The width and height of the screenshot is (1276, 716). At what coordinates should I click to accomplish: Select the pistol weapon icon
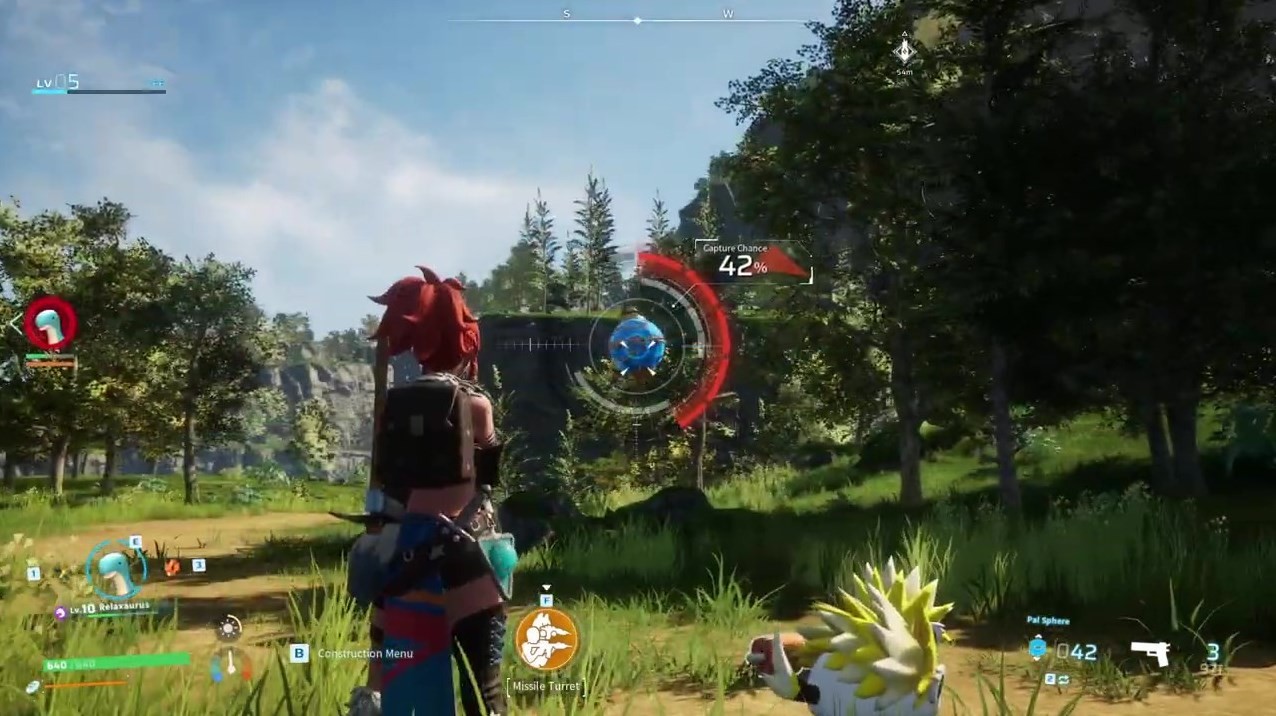click(x=1150, y=652)
